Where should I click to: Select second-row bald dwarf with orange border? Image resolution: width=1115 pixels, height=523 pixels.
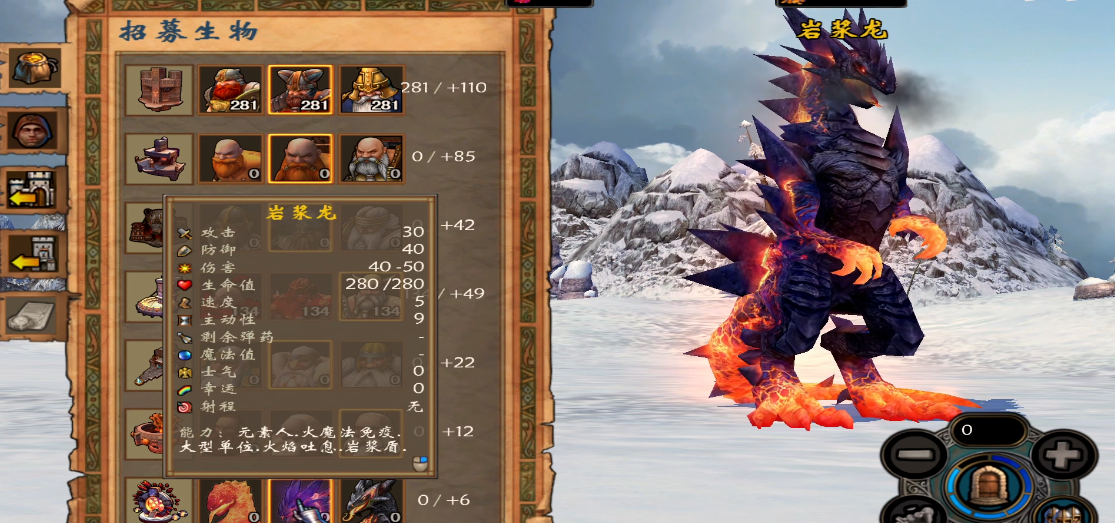click(300, 158)
